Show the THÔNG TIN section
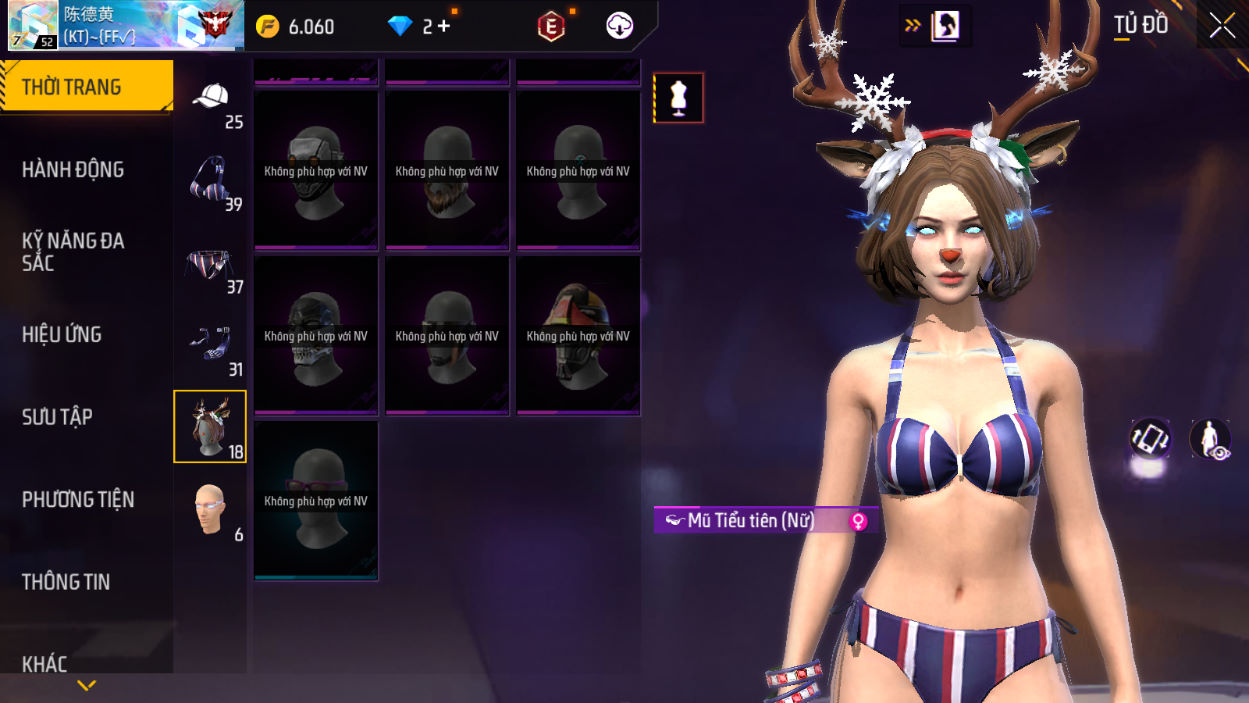Screen dimensions: 1249x703 click(x=66, y=582)
